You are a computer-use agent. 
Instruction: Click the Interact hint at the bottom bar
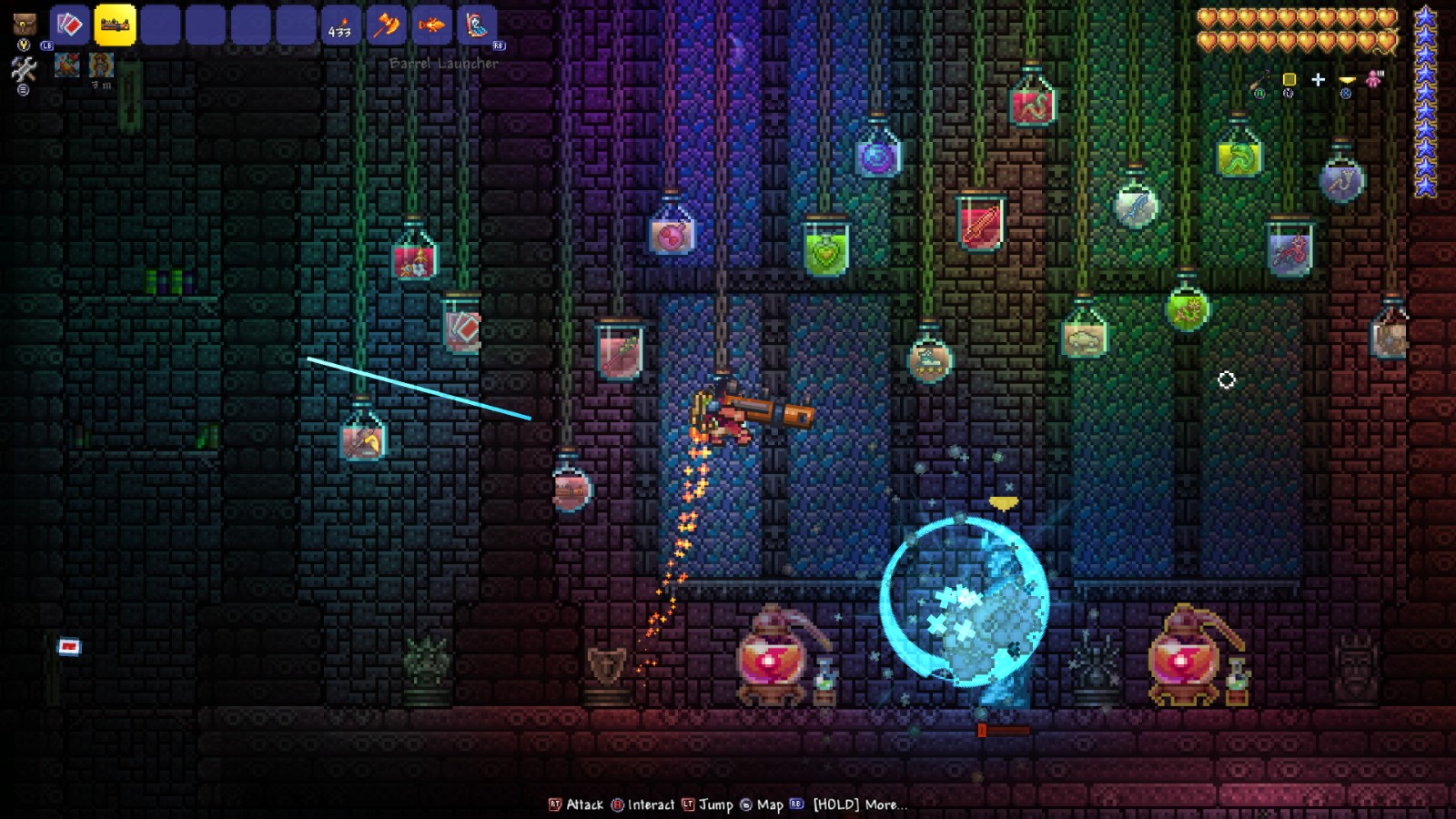650,805
